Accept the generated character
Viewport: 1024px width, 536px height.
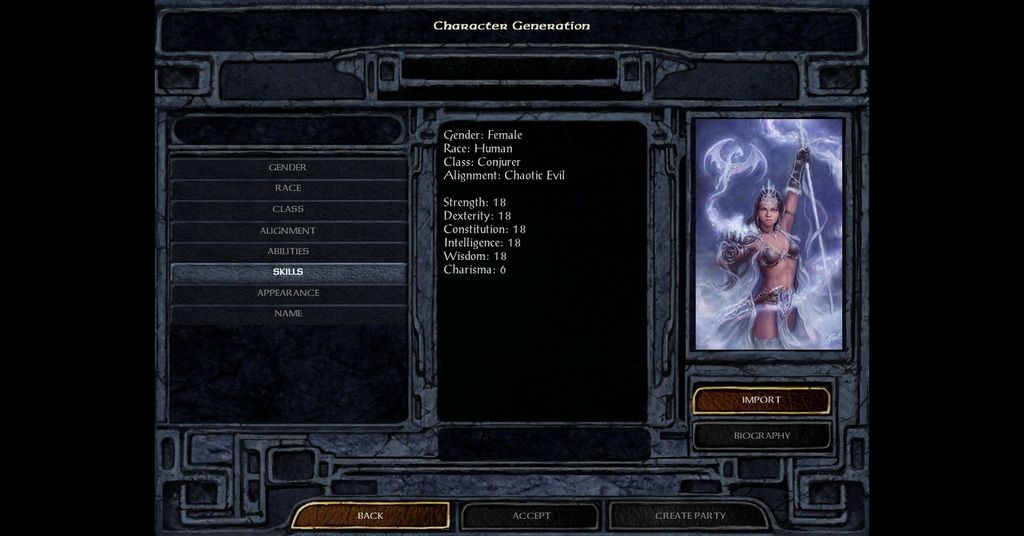(531, 516)
